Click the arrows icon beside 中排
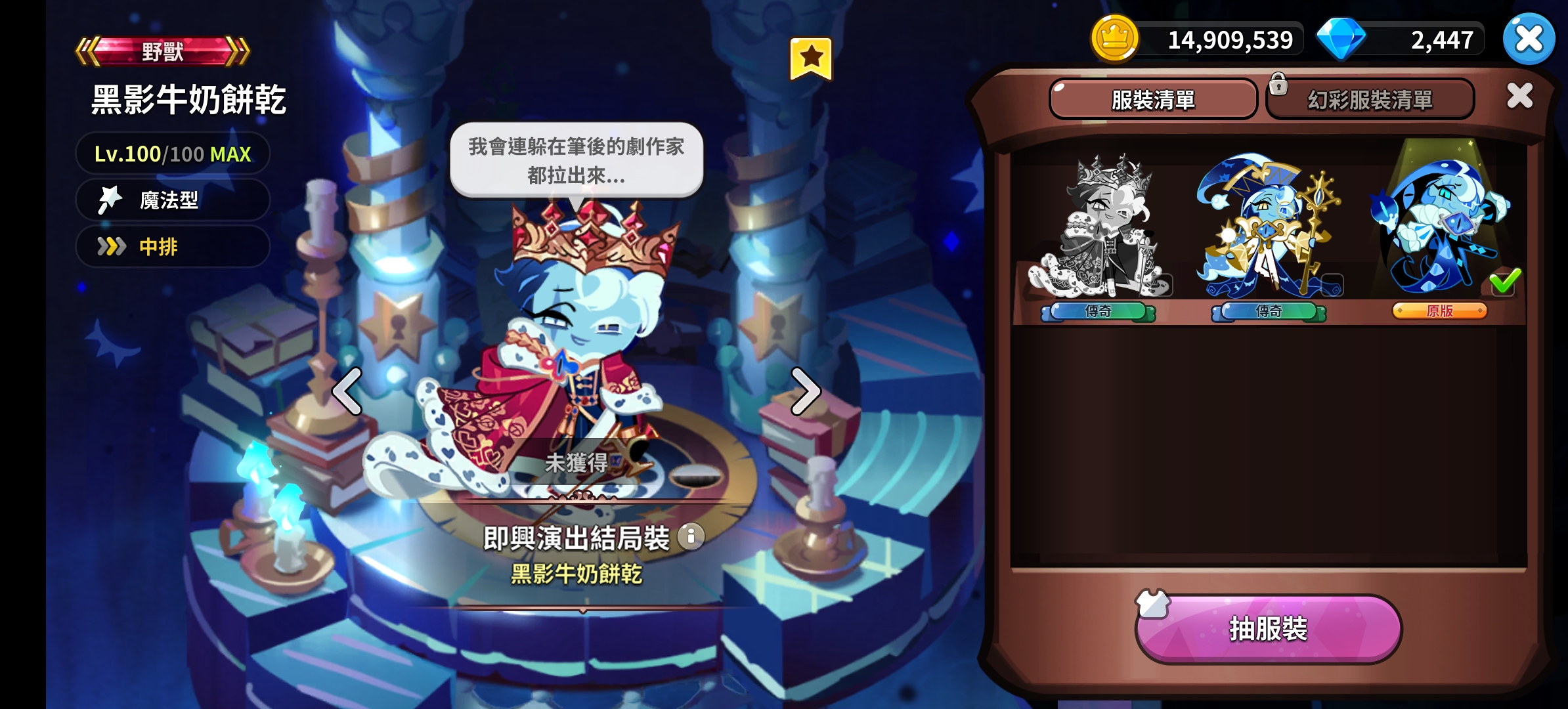 (x=110, y=247)
